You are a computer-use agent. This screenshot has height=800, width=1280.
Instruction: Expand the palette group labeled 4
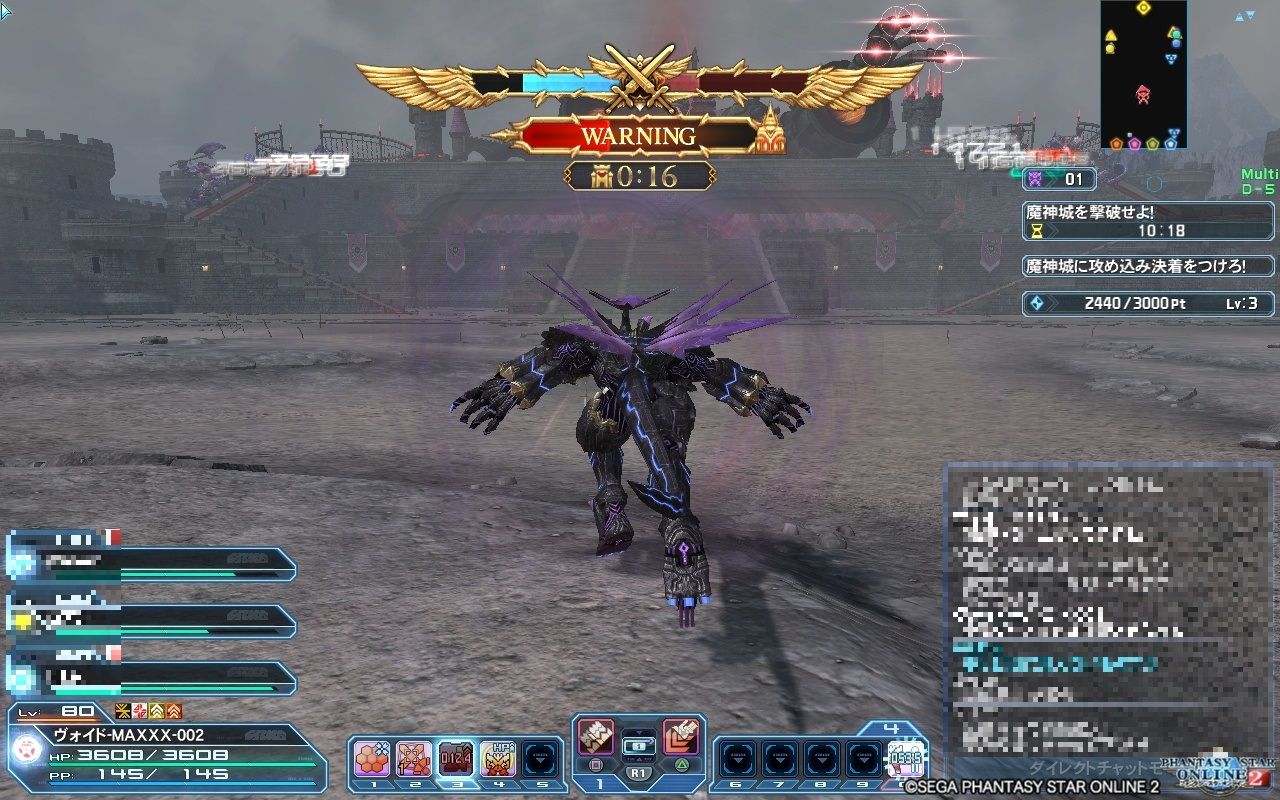pos(893,727)
